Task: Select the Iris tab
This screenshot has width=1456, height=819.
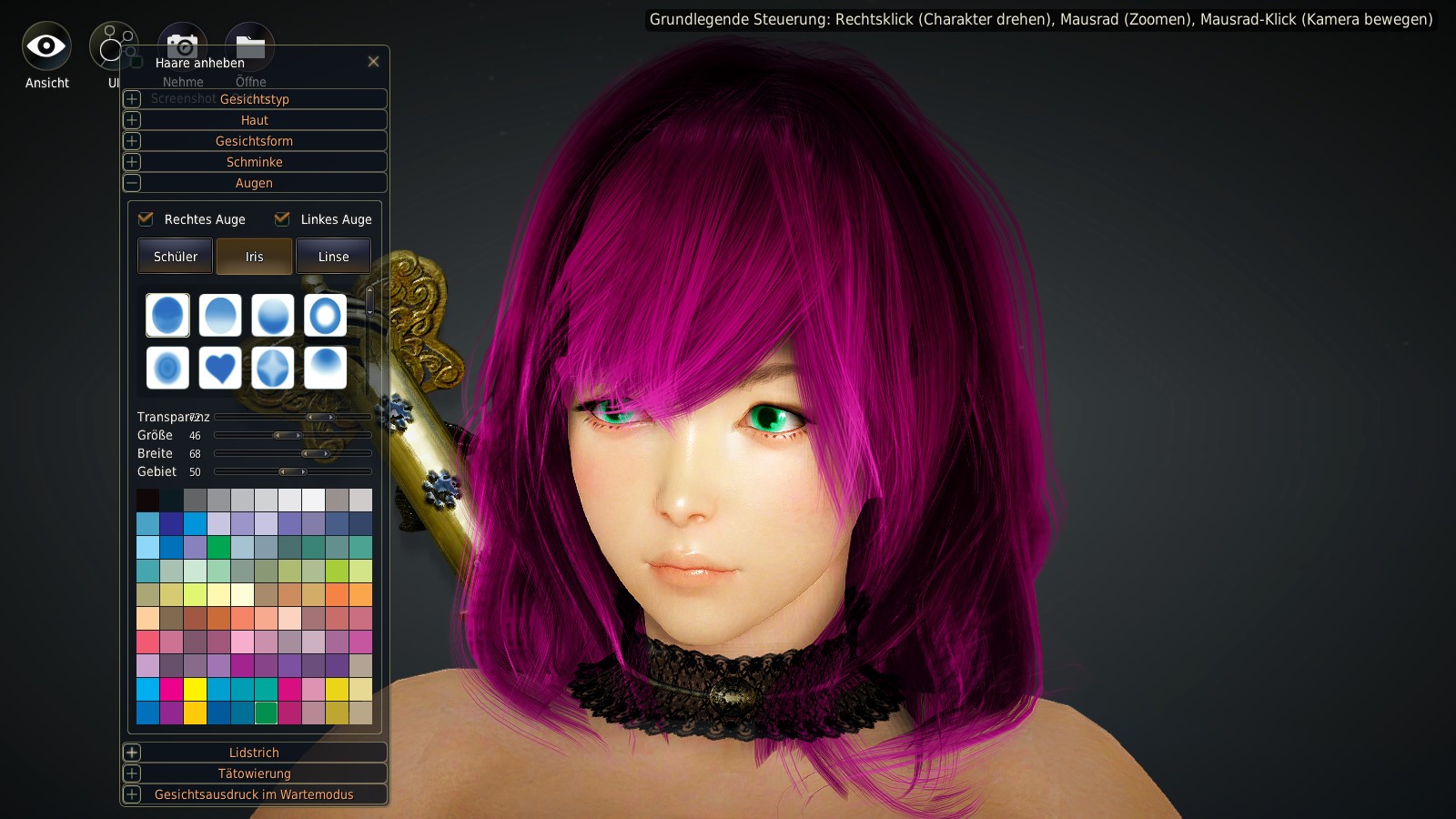Action: pos(254,257)
